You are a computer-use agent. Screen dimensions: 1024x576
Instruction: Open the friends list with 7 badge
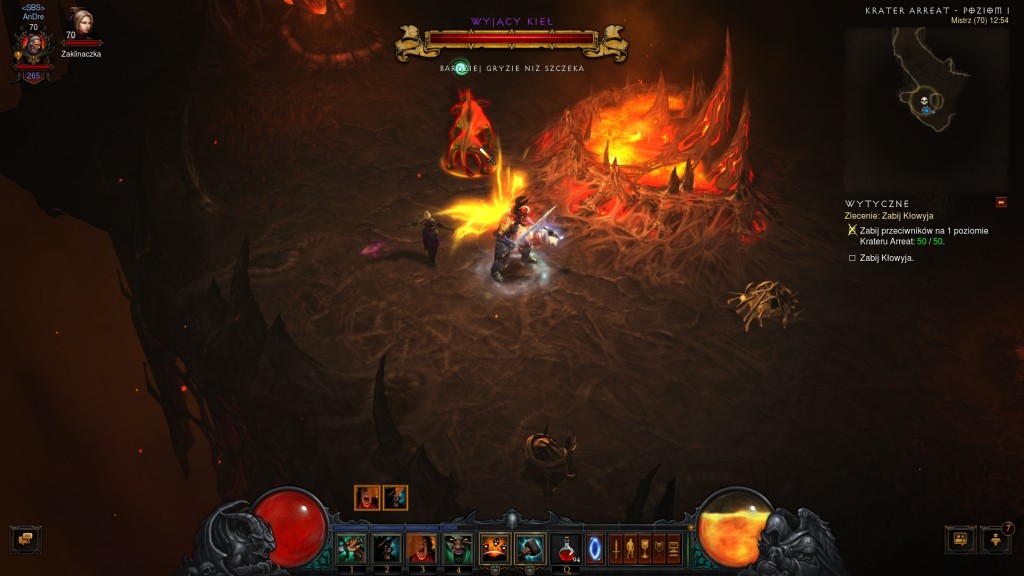coord(996,540)
